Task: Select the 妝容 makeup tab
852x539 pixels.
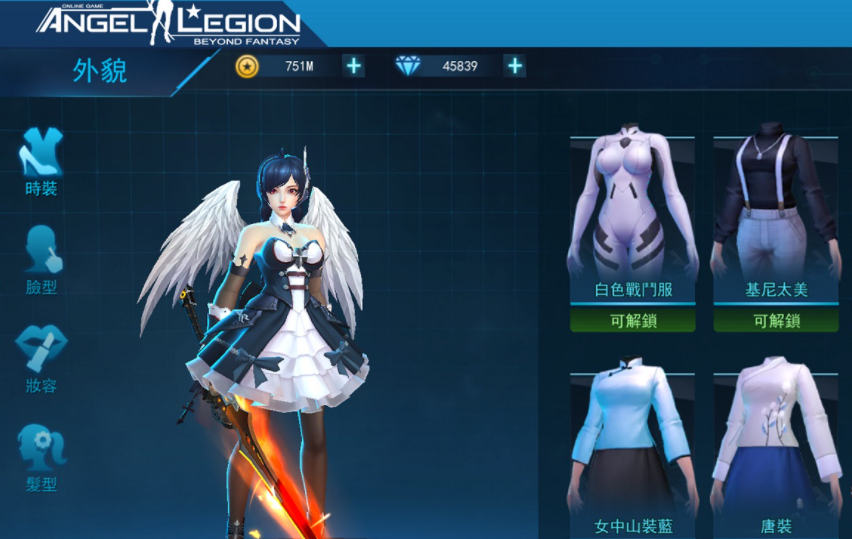Action: [x=41, y=357]
